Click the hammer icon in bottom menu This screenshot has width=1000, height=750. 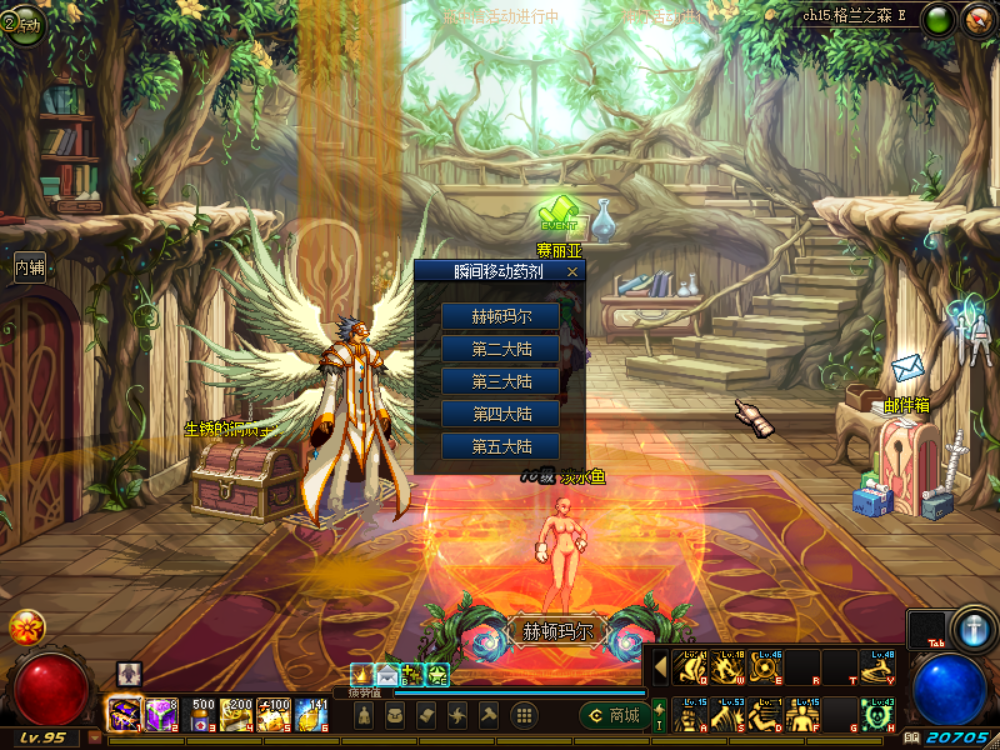click(489, 715)
